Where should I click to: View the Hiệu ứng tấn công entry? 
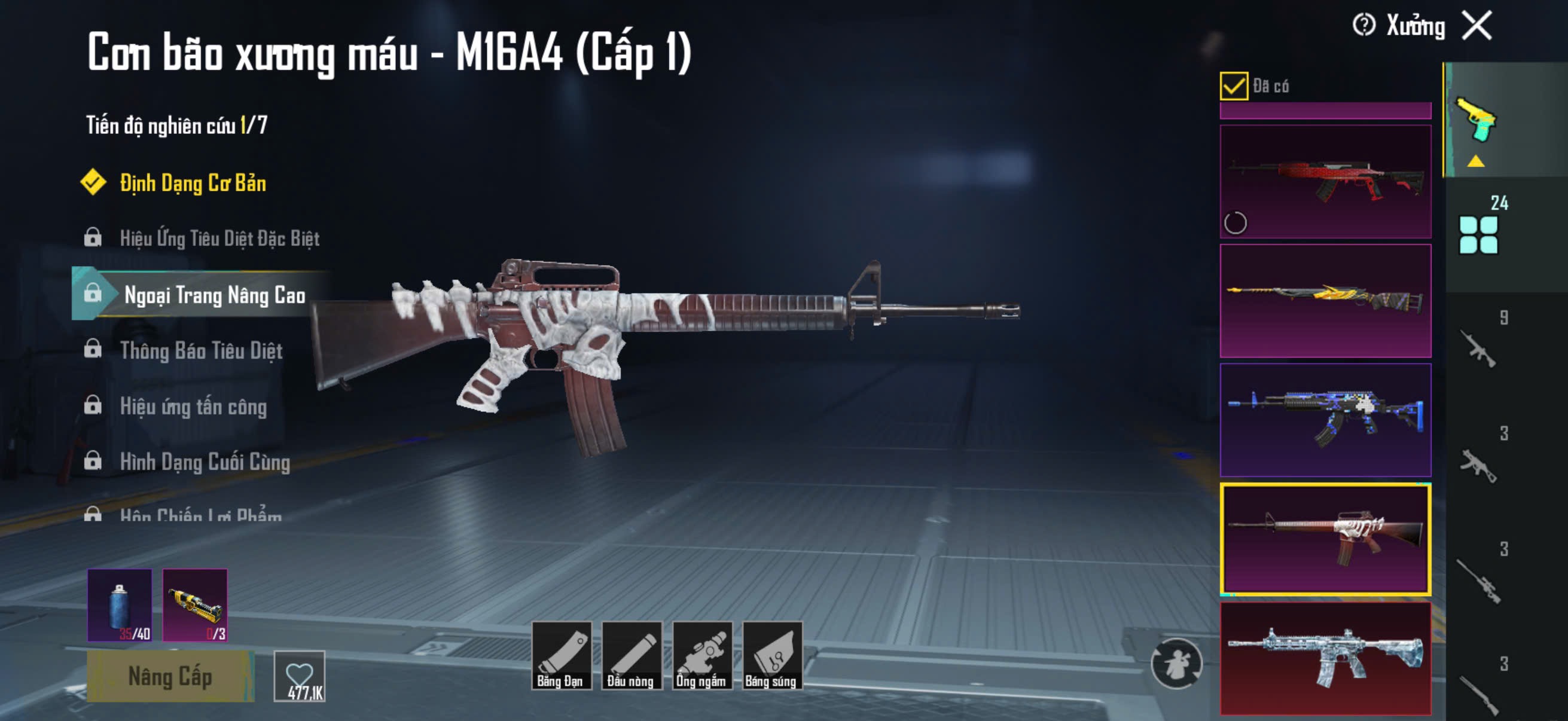click(193, 406)
